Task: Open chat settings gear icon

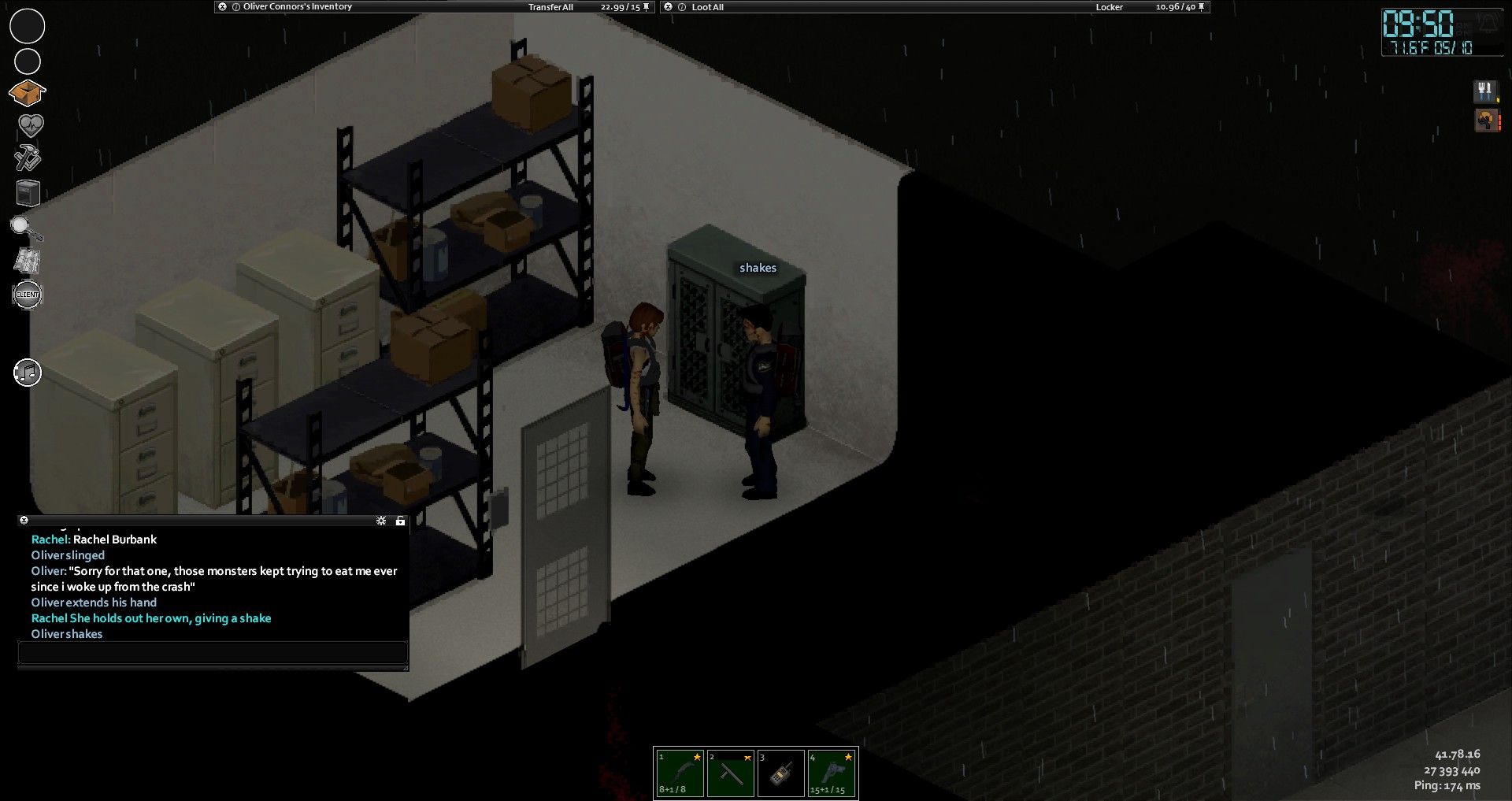Action: (x=381, y=521)
